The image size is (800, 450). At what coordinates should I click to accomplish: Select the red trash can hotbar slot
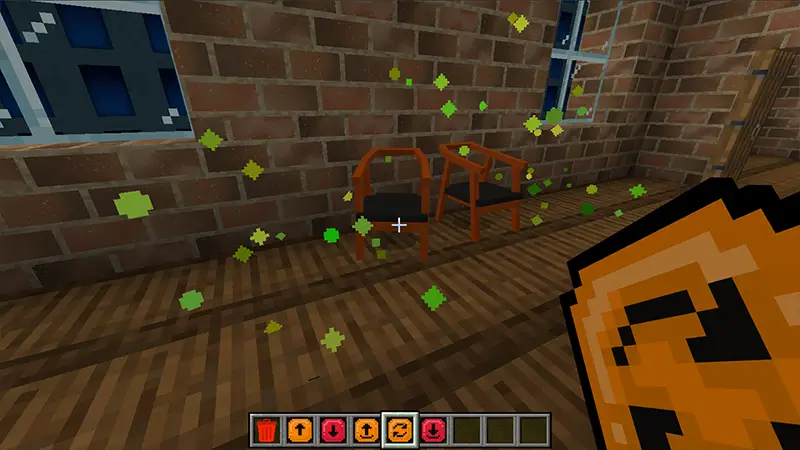[265, 431]
